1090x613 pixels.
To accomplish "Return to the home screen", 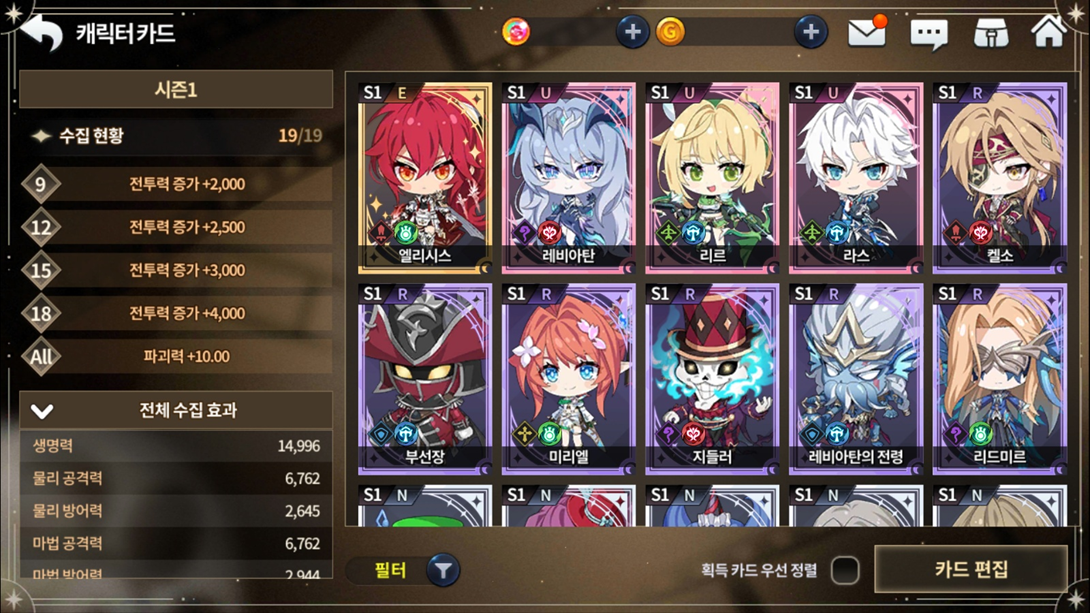I will [1048, 32].
